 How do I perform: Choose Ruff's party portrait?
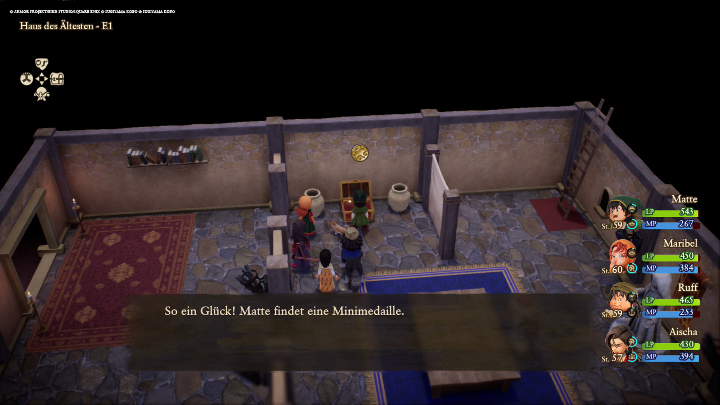pyautogui.click(x=619, y=301)
